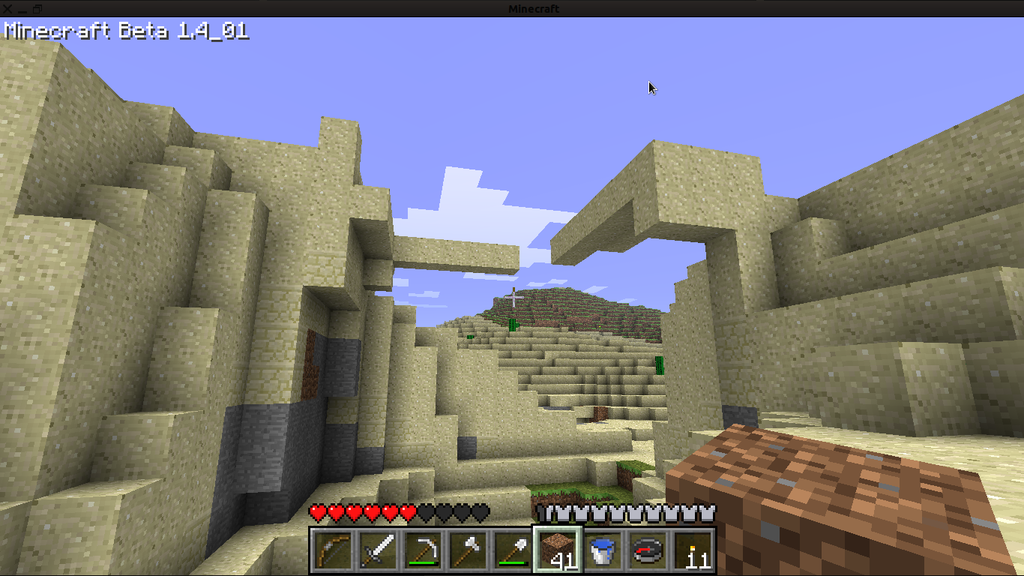Select the dirt block stack
Image resolution: width=1024 pixels, height=576 pixels.
tap(556, 550)
